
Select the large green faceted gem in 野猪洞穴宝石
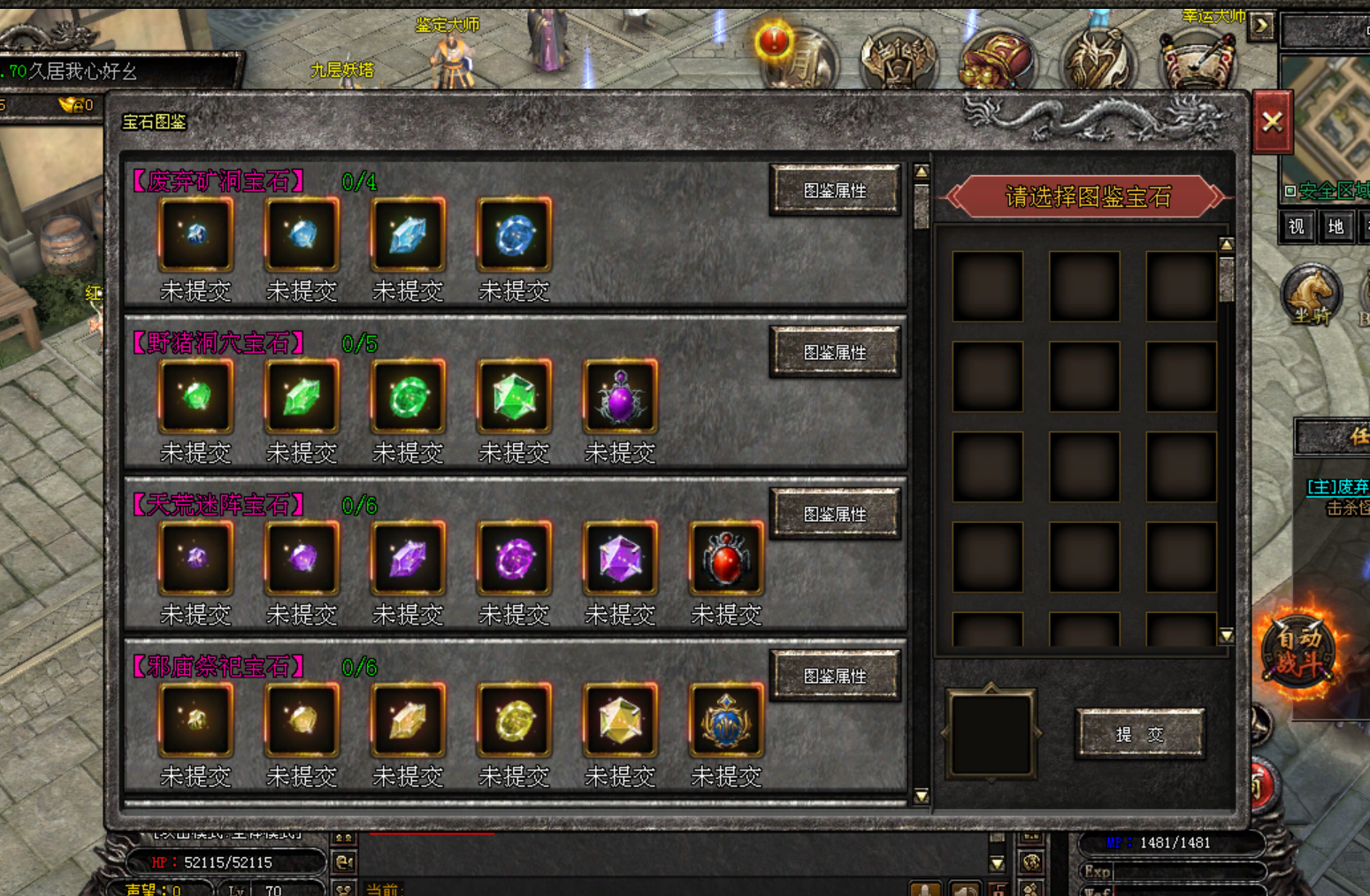(x=514, y=397)
